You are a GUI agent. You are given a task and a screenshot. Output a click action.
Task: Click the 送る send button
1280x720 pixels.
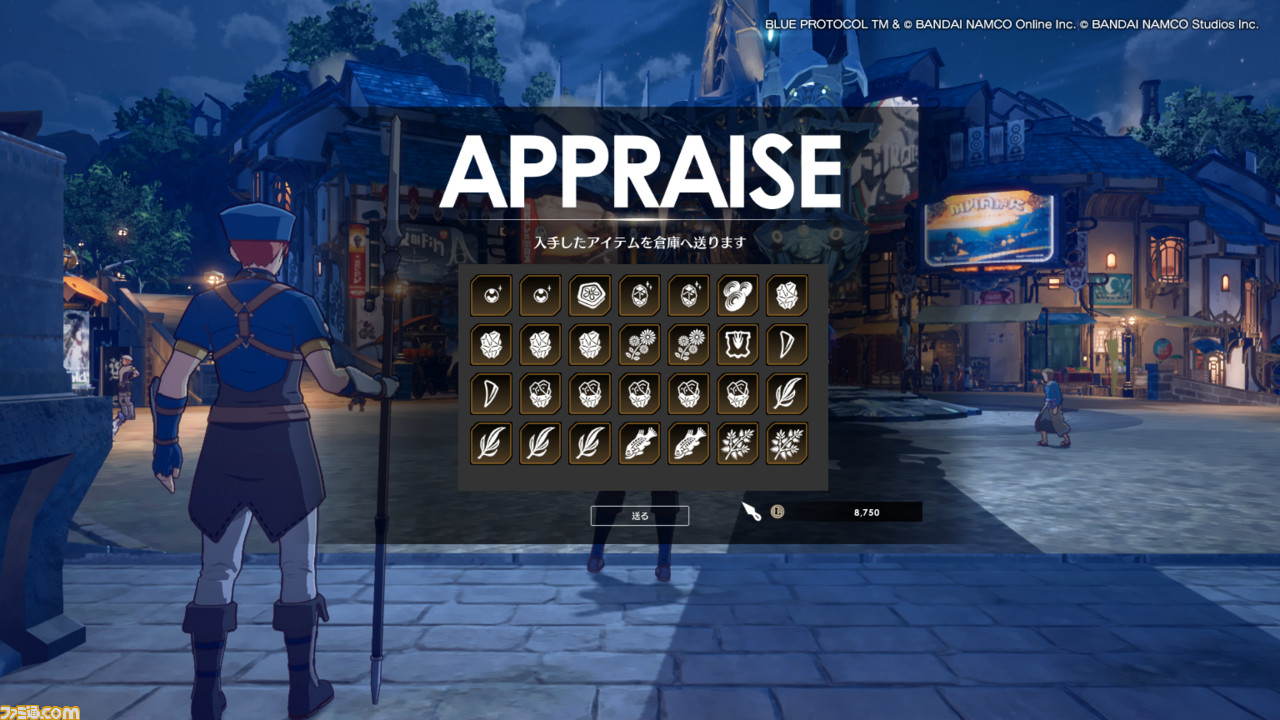tap(640, 516)
